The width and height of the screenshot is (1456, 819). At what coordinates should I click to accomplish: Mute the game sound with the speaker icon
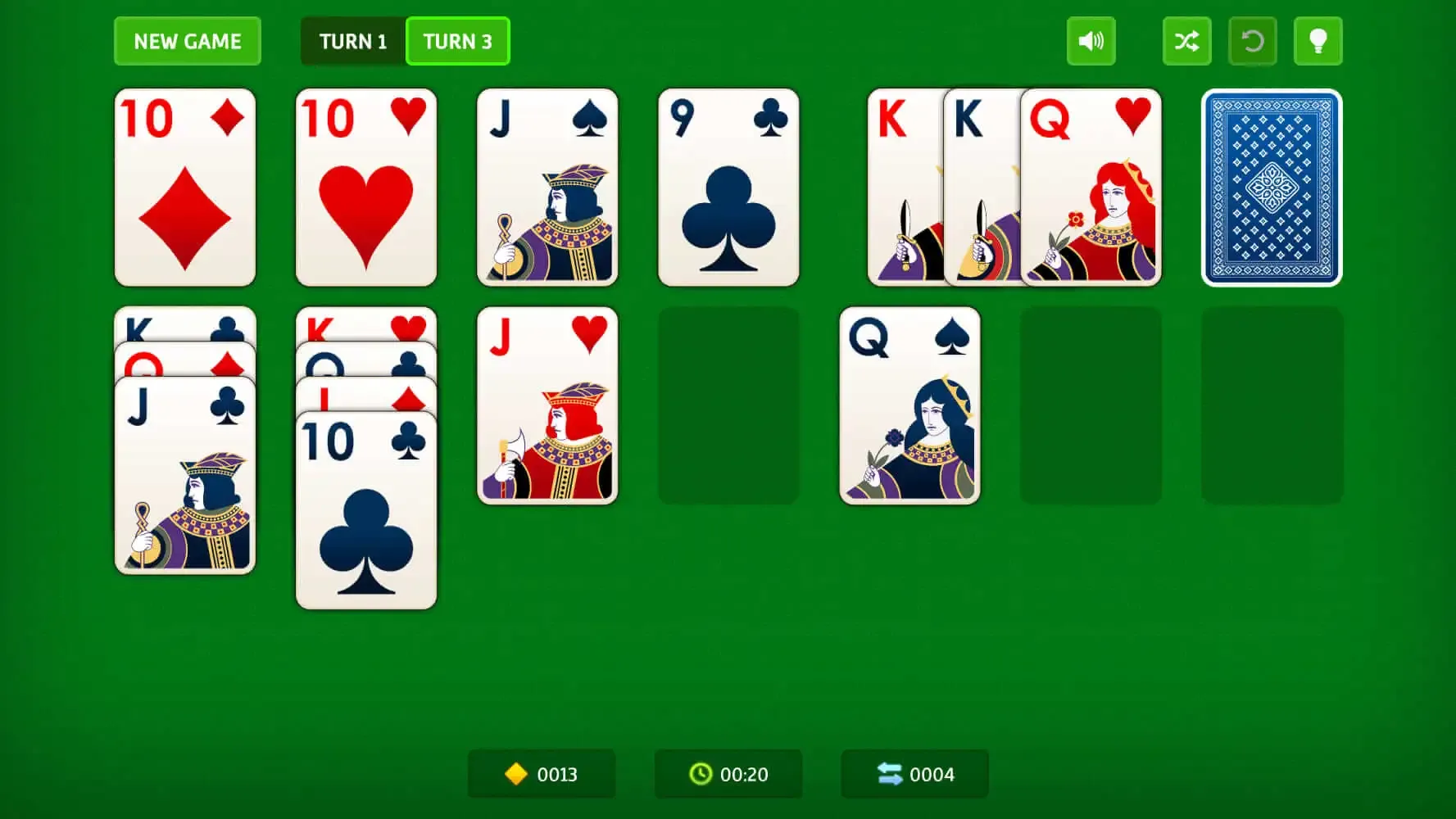(1091, 41)
